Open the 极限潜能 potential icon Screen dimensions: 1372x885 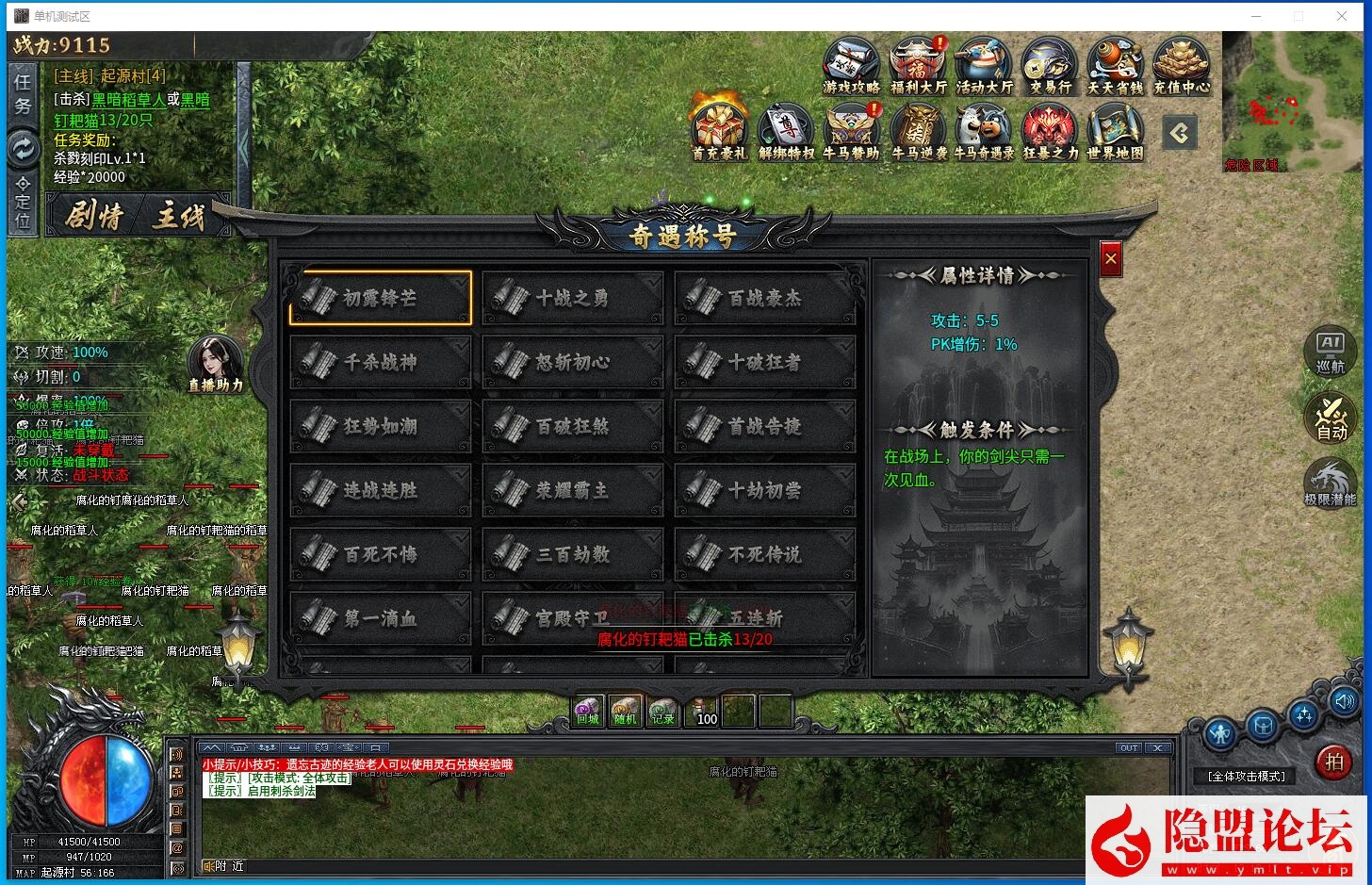(1331, 482)
